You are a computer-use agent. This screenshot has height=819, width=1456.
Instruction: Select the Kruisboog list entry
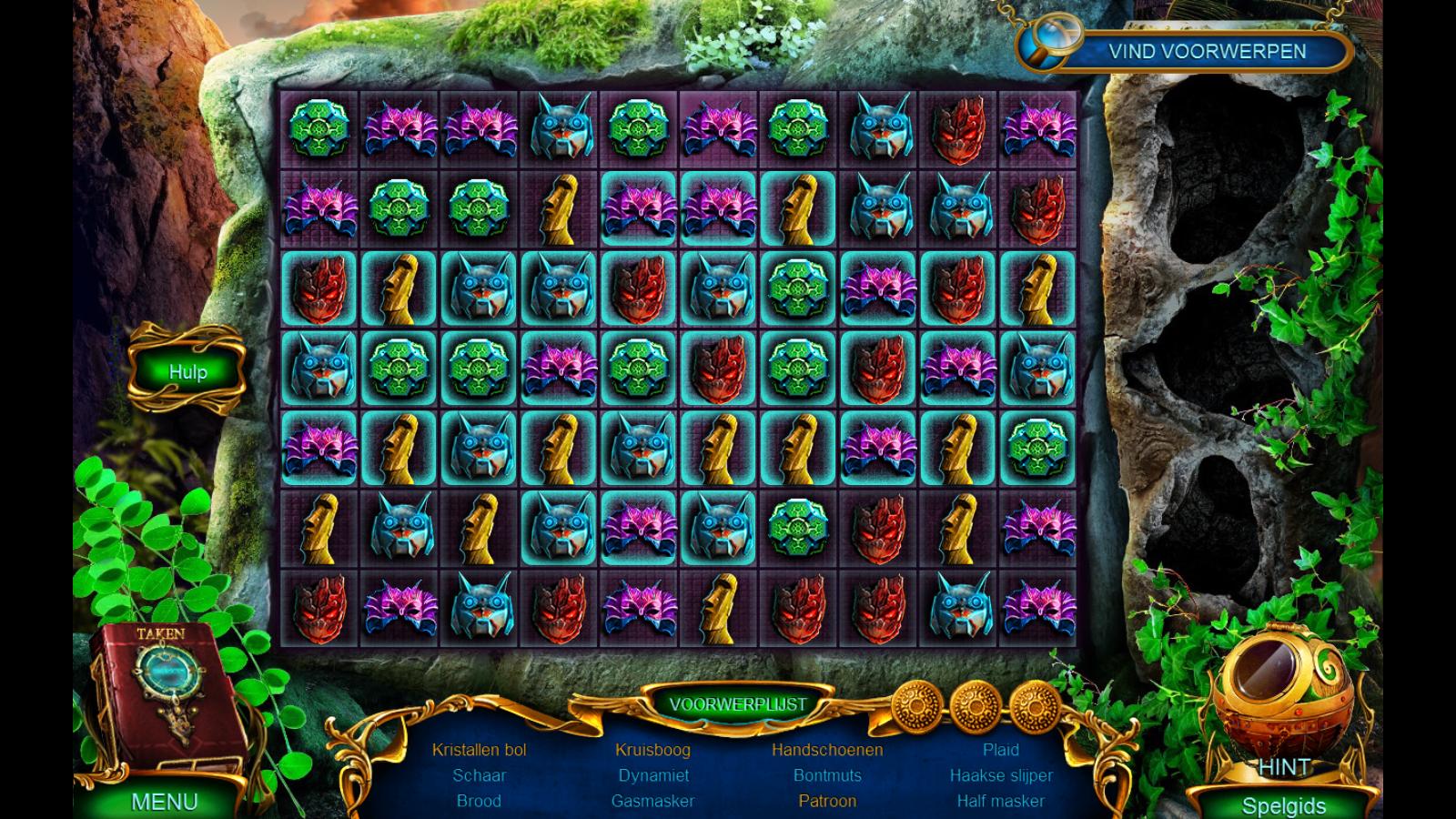652,750
